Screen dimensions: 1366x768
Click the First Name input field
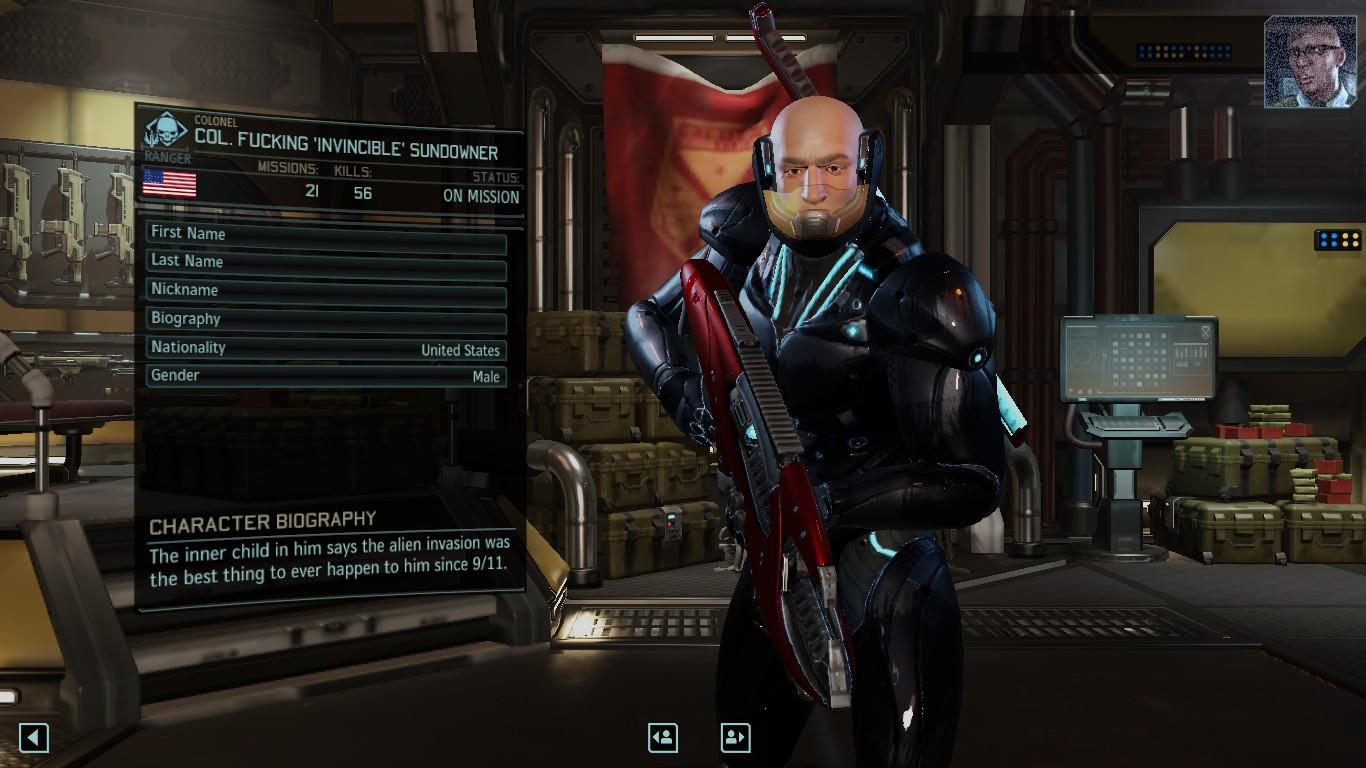(x=325, y=233)
